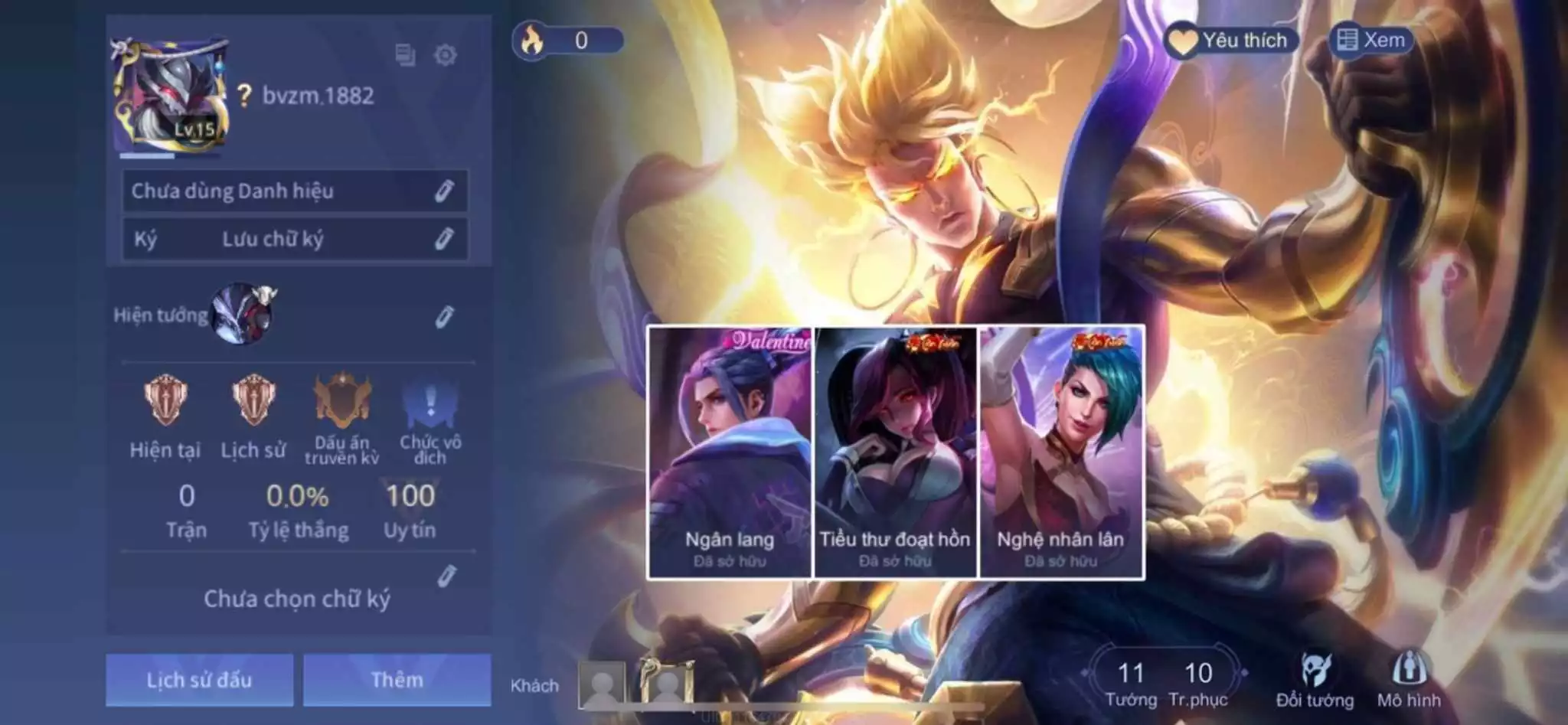Add profile to Yêu thích favorites
The image size is (1568, 725).
1232,41
